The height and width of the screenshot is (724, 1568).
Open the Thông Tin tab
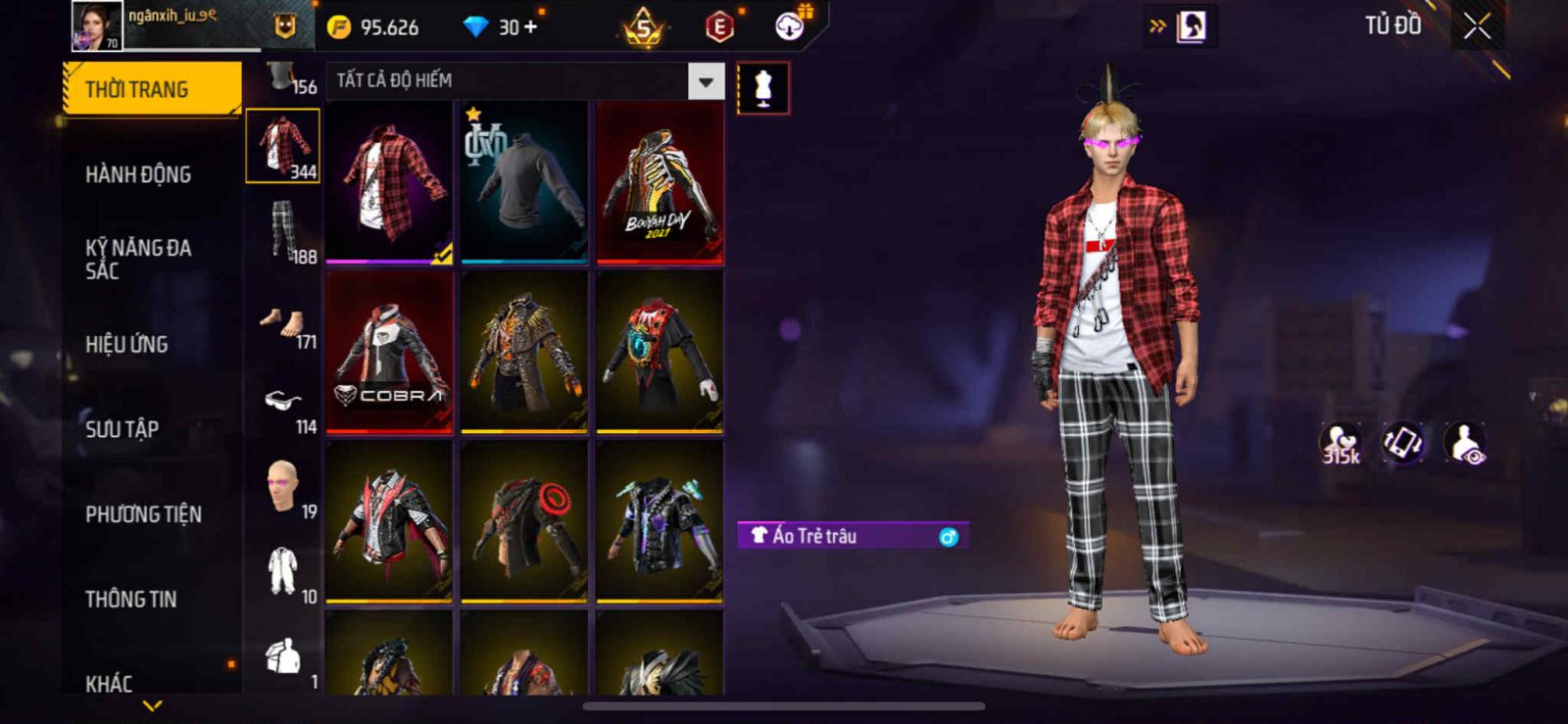130,599
